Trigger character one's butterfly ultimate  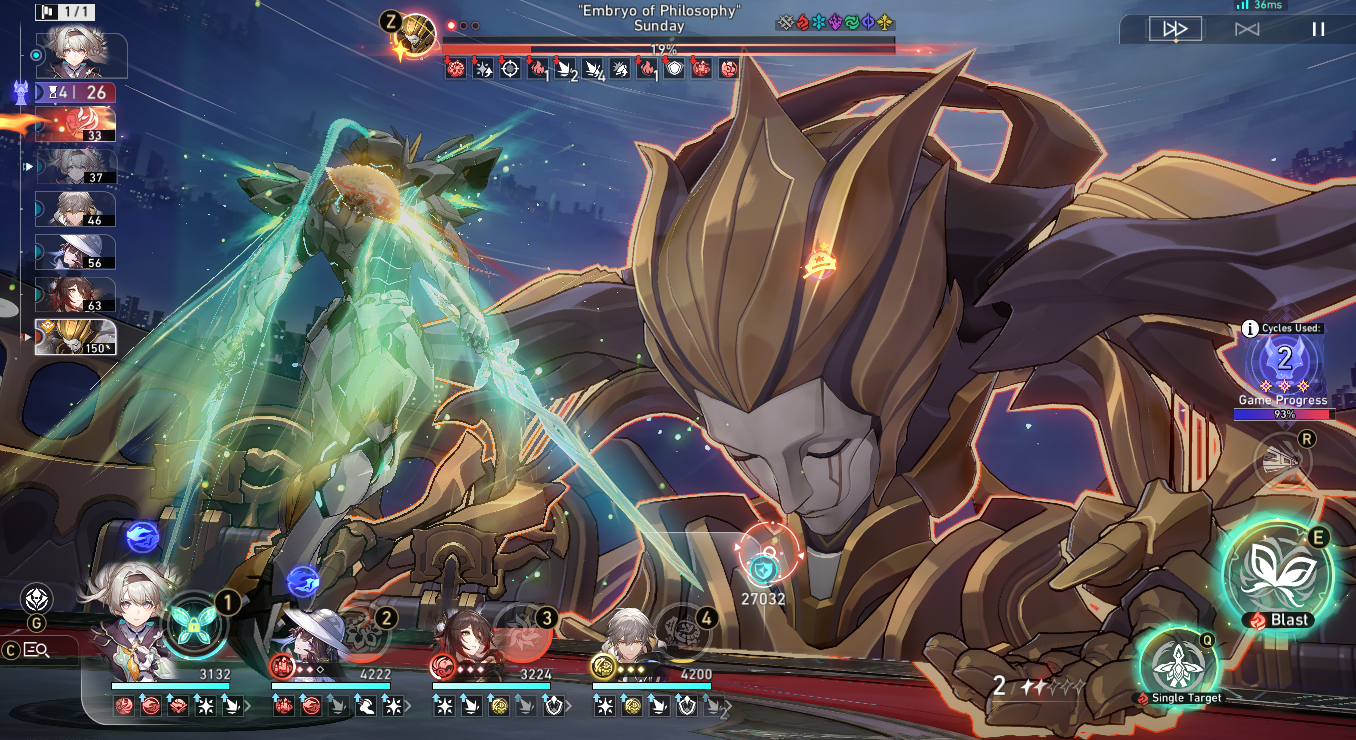pos(193,625)
